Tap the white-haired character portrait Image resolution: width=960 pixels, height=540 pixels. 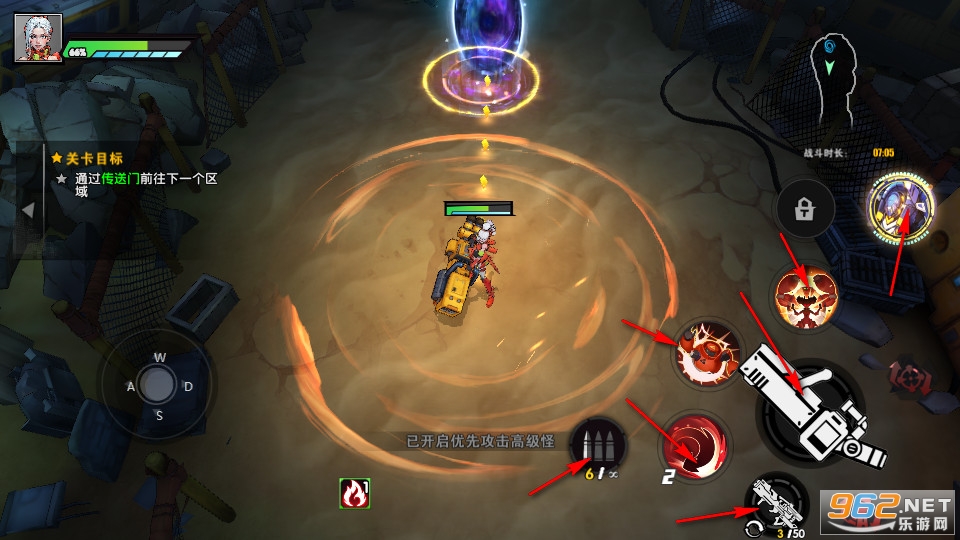(38, 39)
